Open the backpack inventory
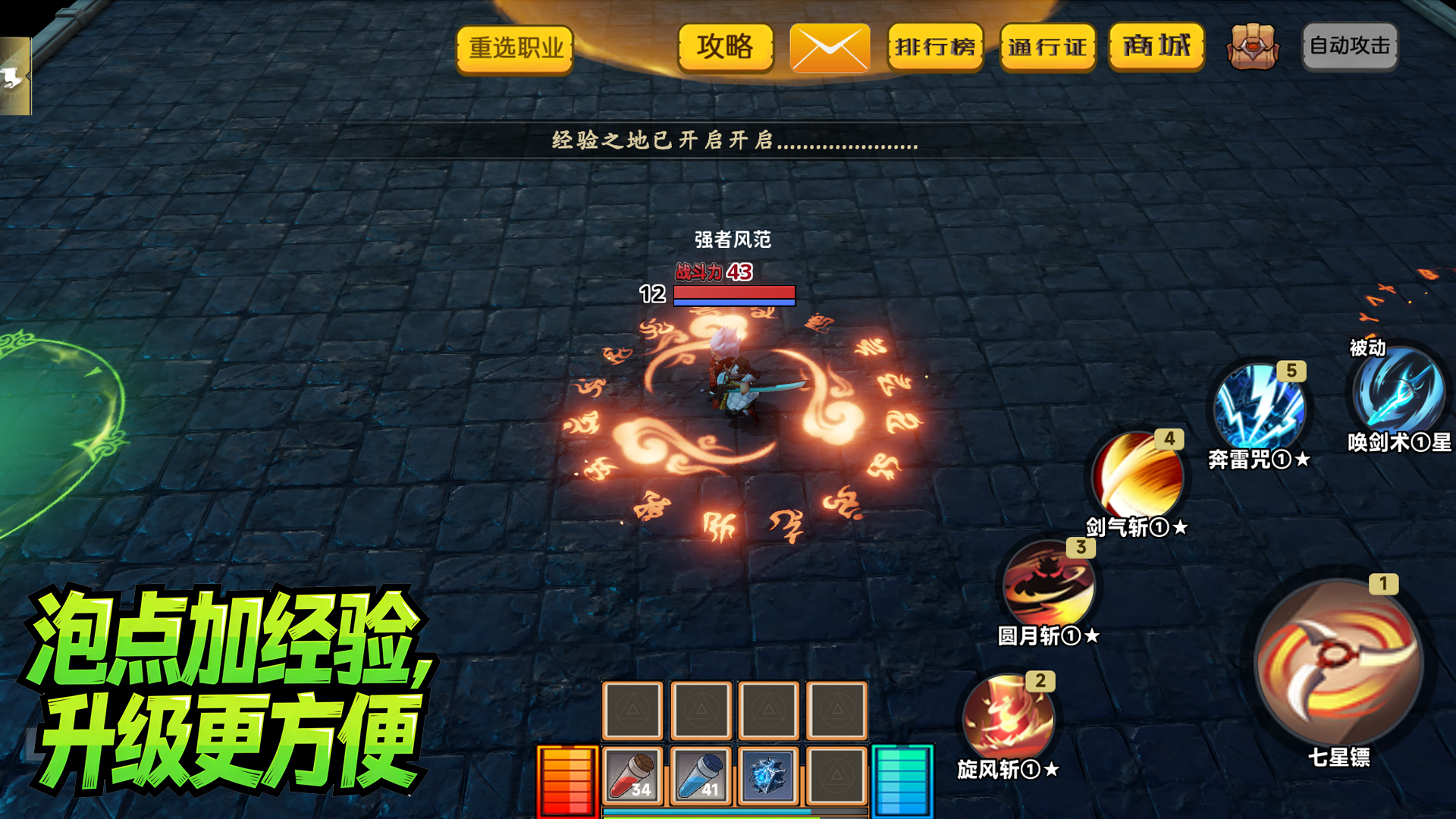Screen dimensions: 1456x819 tap(1254, 45)
